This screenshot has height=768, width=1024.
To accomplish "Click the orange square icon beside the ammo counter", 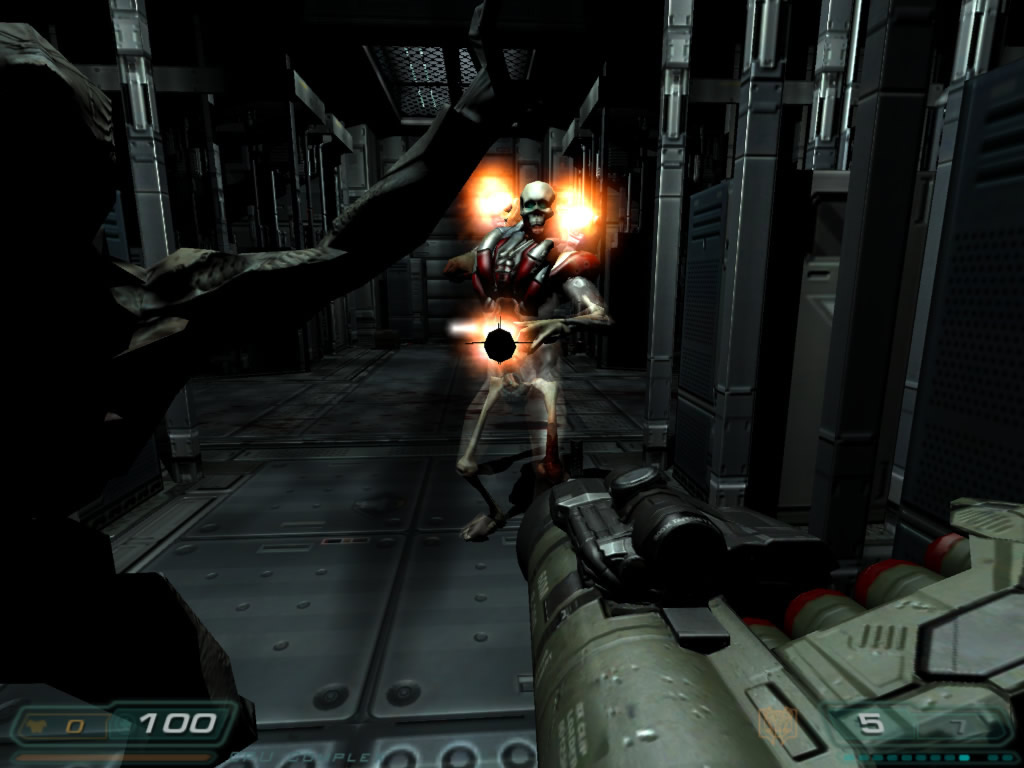I will pos(775,724).
